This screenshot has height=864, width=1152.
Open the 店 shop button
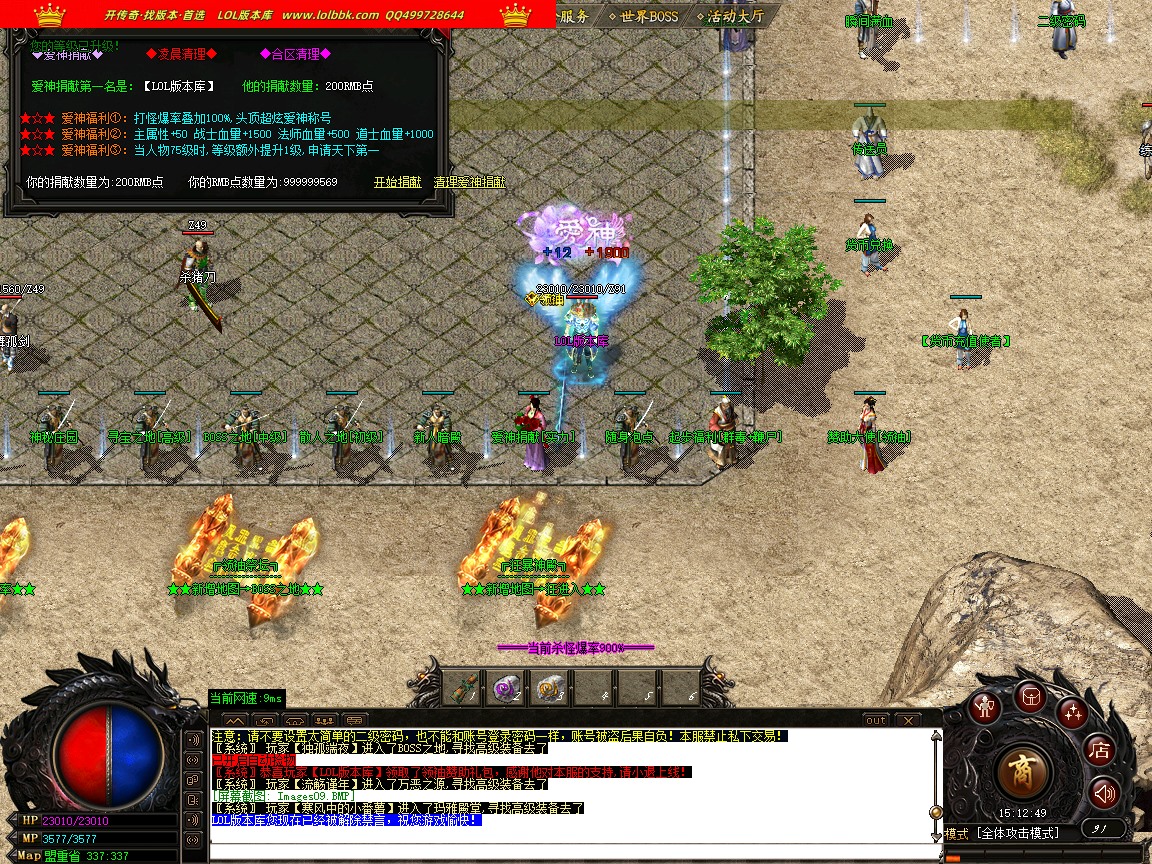click(1100, 749)
